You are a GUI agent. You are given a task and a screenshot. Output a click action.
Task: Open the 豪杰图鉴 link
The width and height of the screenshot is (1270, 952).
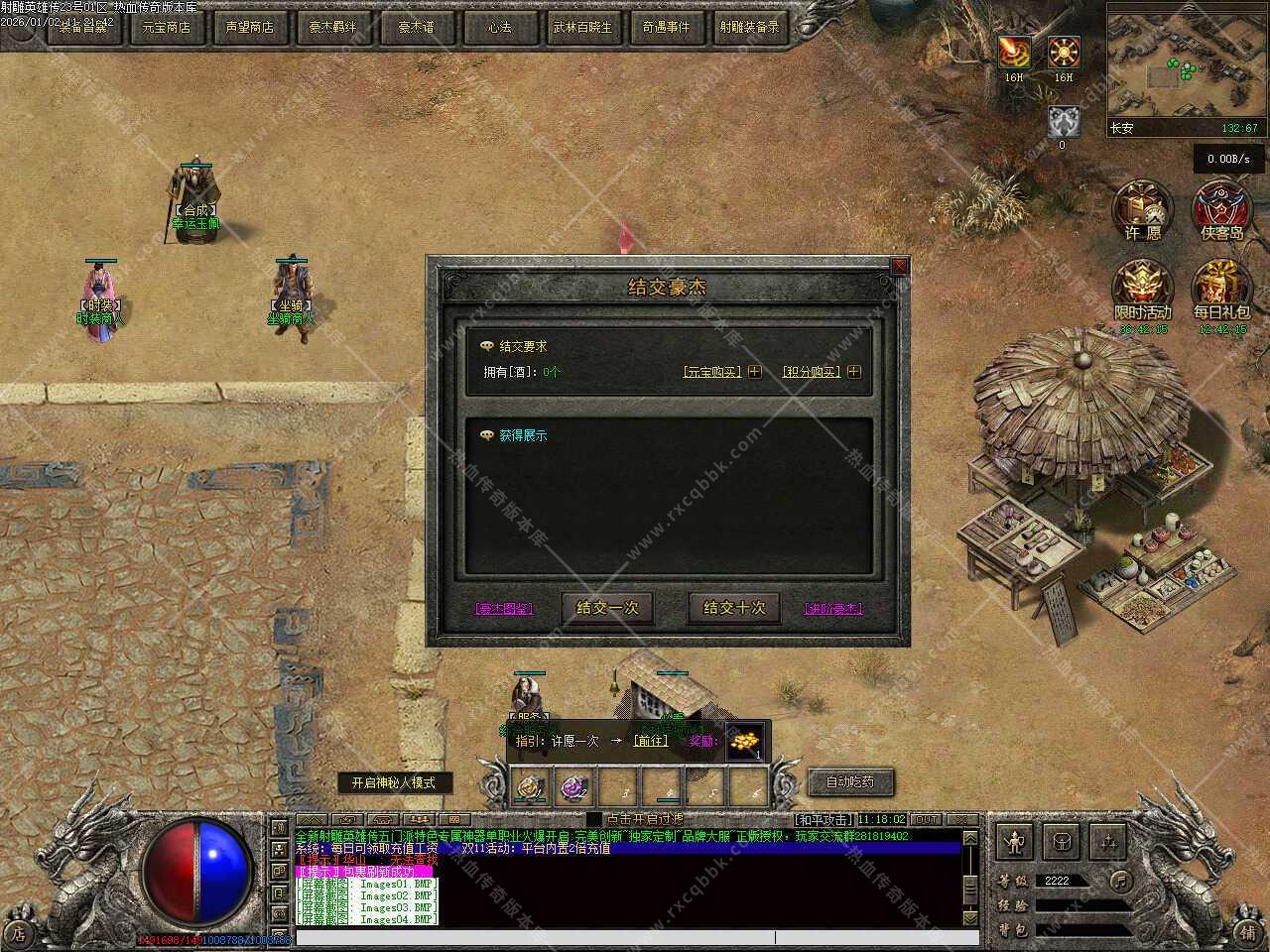(x=505, y=608)
